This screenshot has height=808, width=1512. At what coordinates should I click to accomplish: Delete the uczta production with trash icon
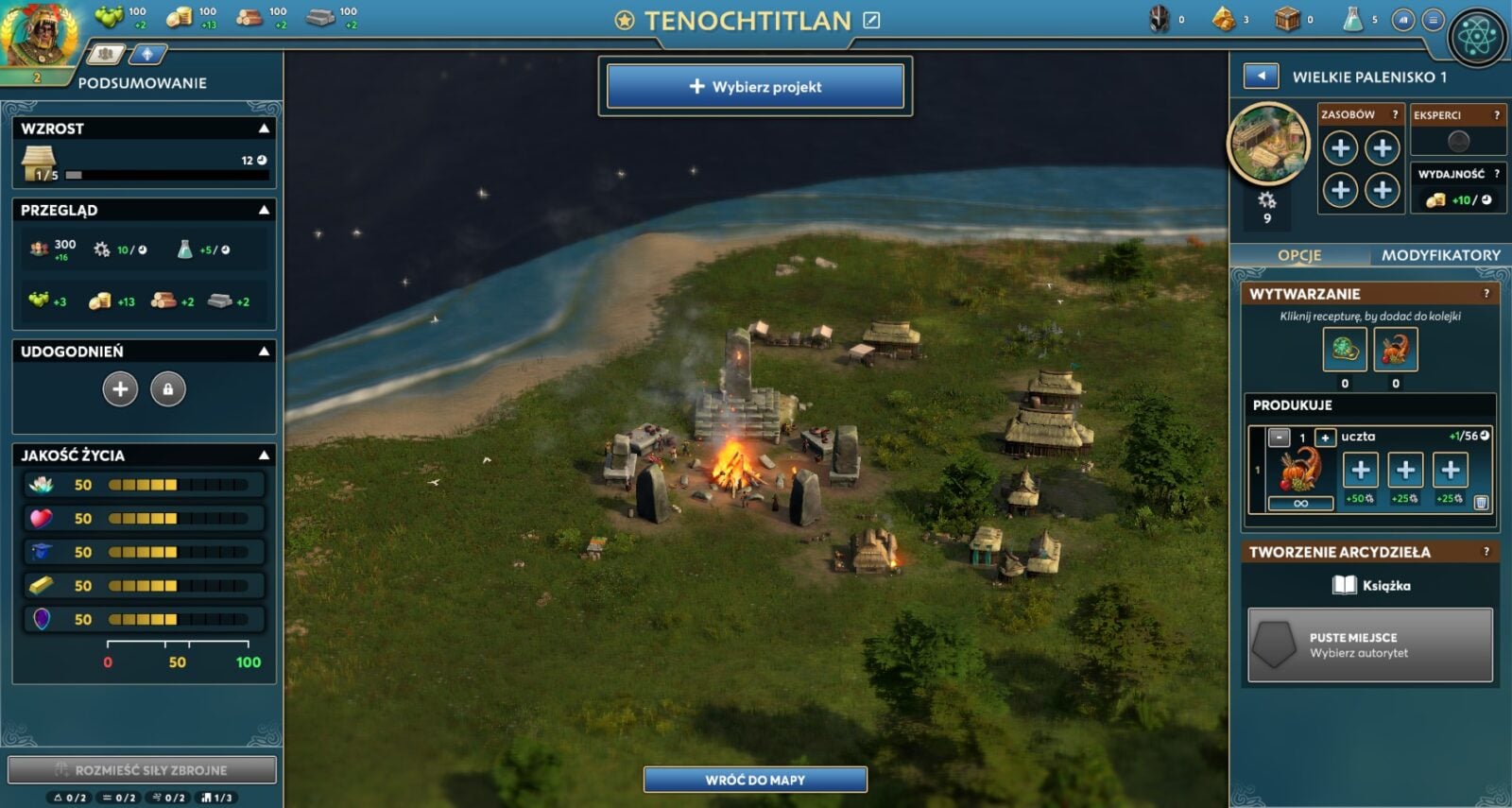coord(1481,503)
